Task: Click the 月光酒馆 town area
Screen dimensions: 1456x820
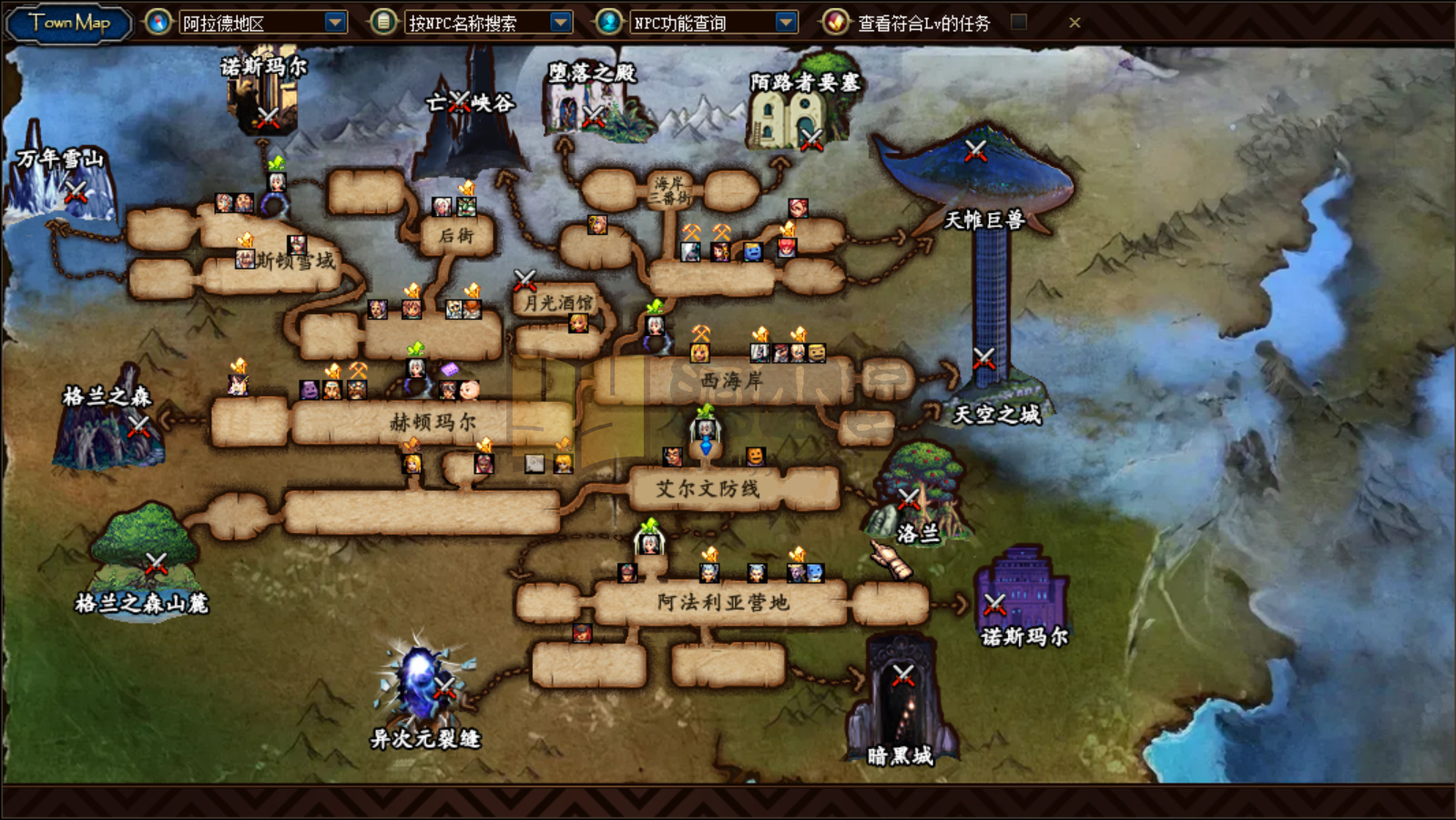Action: point(557,302)
